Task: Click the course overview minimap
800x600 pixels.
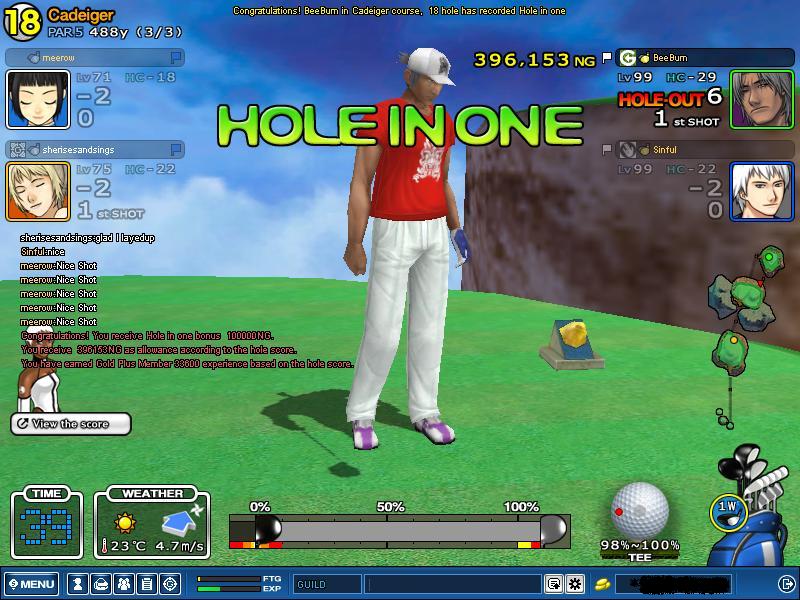Action: [x=742, y=320]
